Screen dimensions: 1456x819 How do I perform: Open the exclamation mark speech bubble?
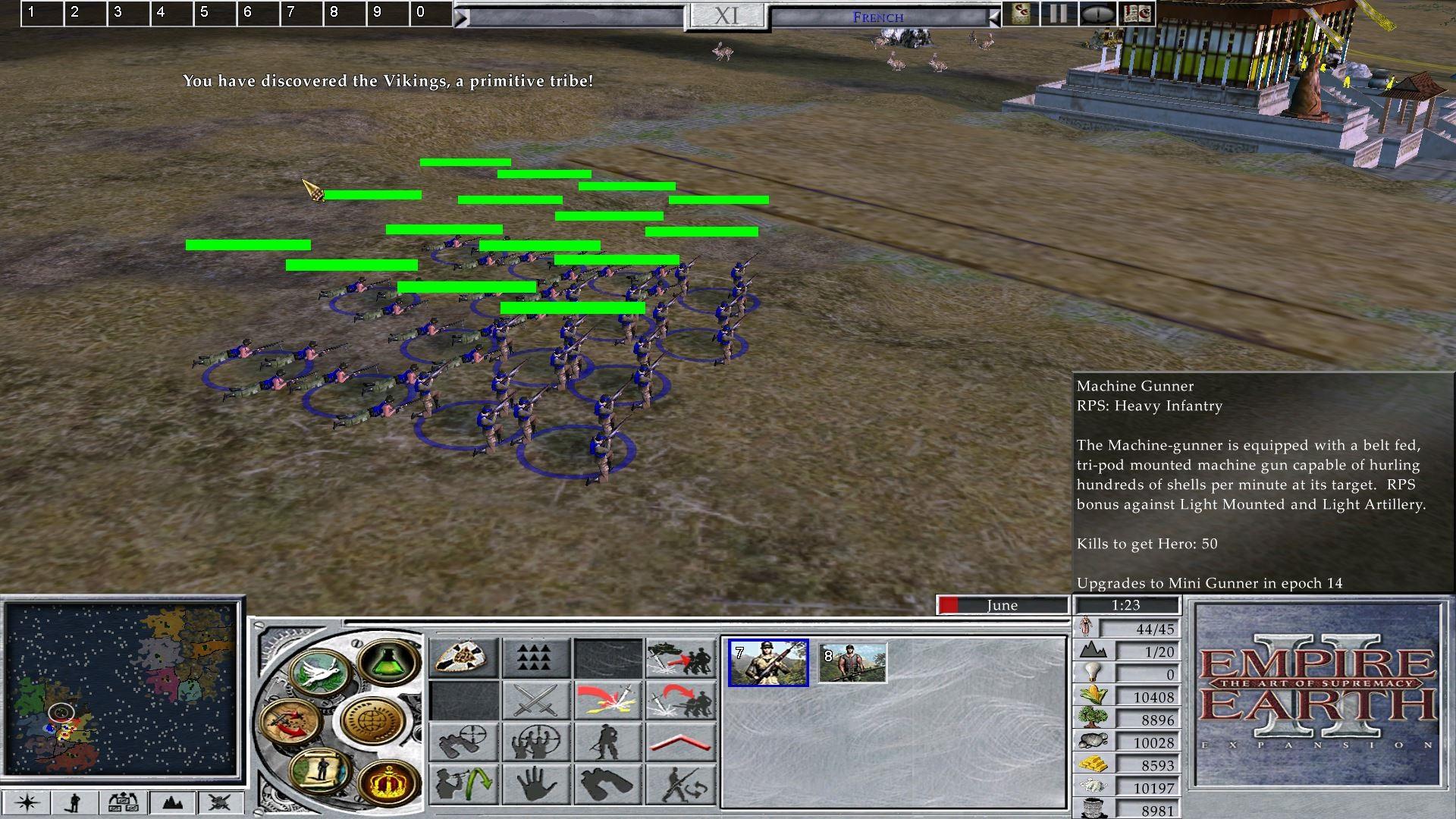pos(1097,13)
